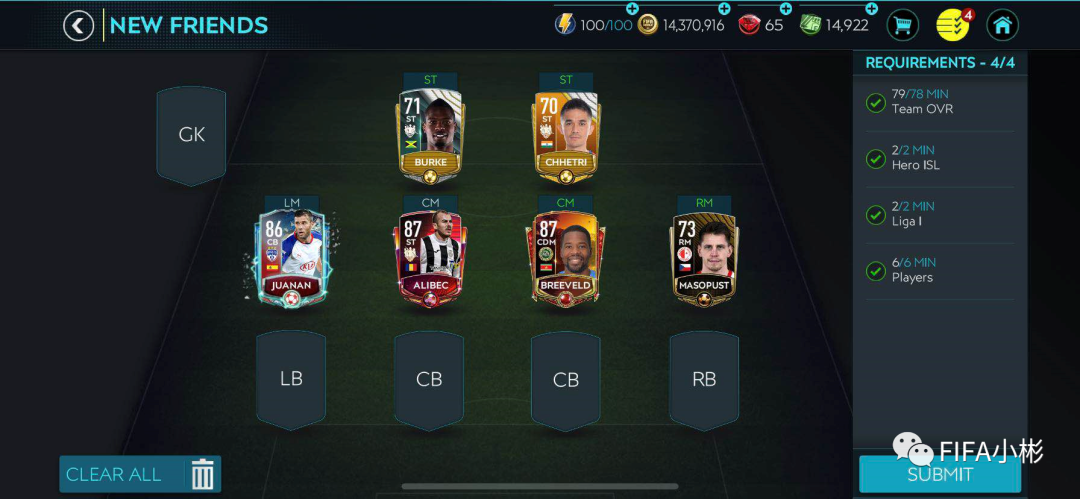Add more red gems with plus button
Screen dimensions: 1080x499
click(785, 9)
